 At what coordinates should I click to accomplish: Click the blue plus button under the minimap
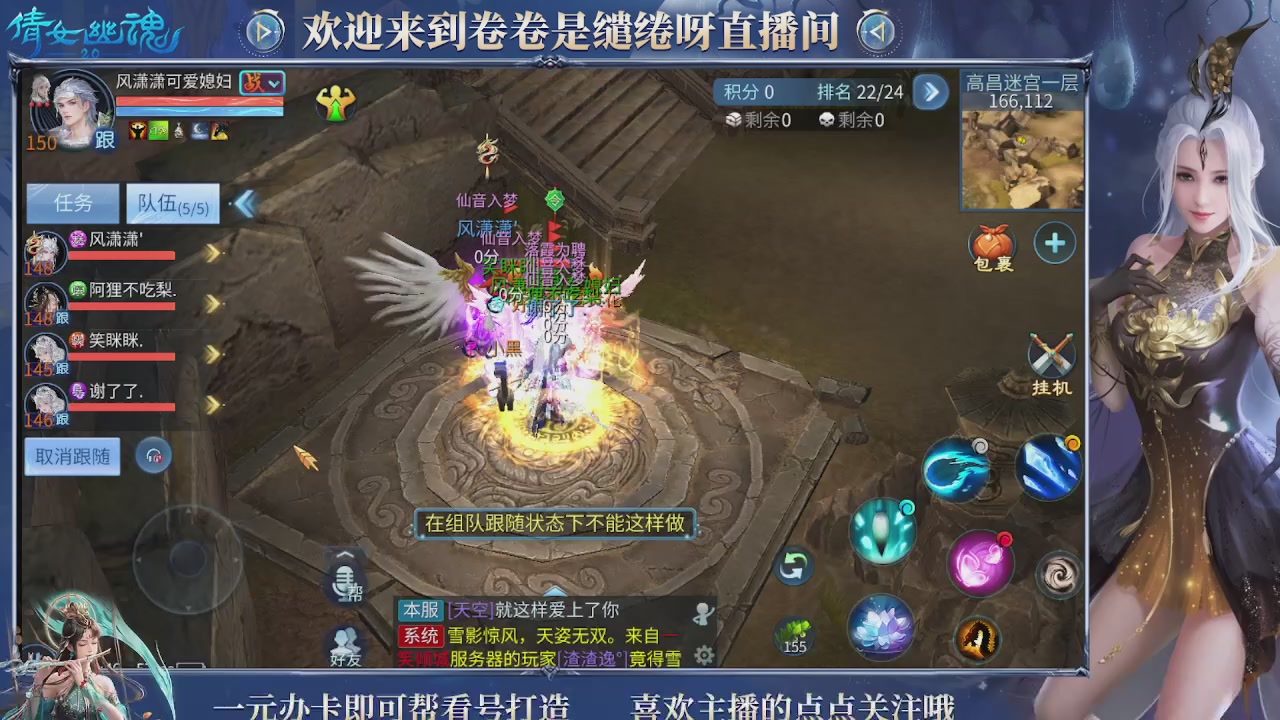[1054, 242]
